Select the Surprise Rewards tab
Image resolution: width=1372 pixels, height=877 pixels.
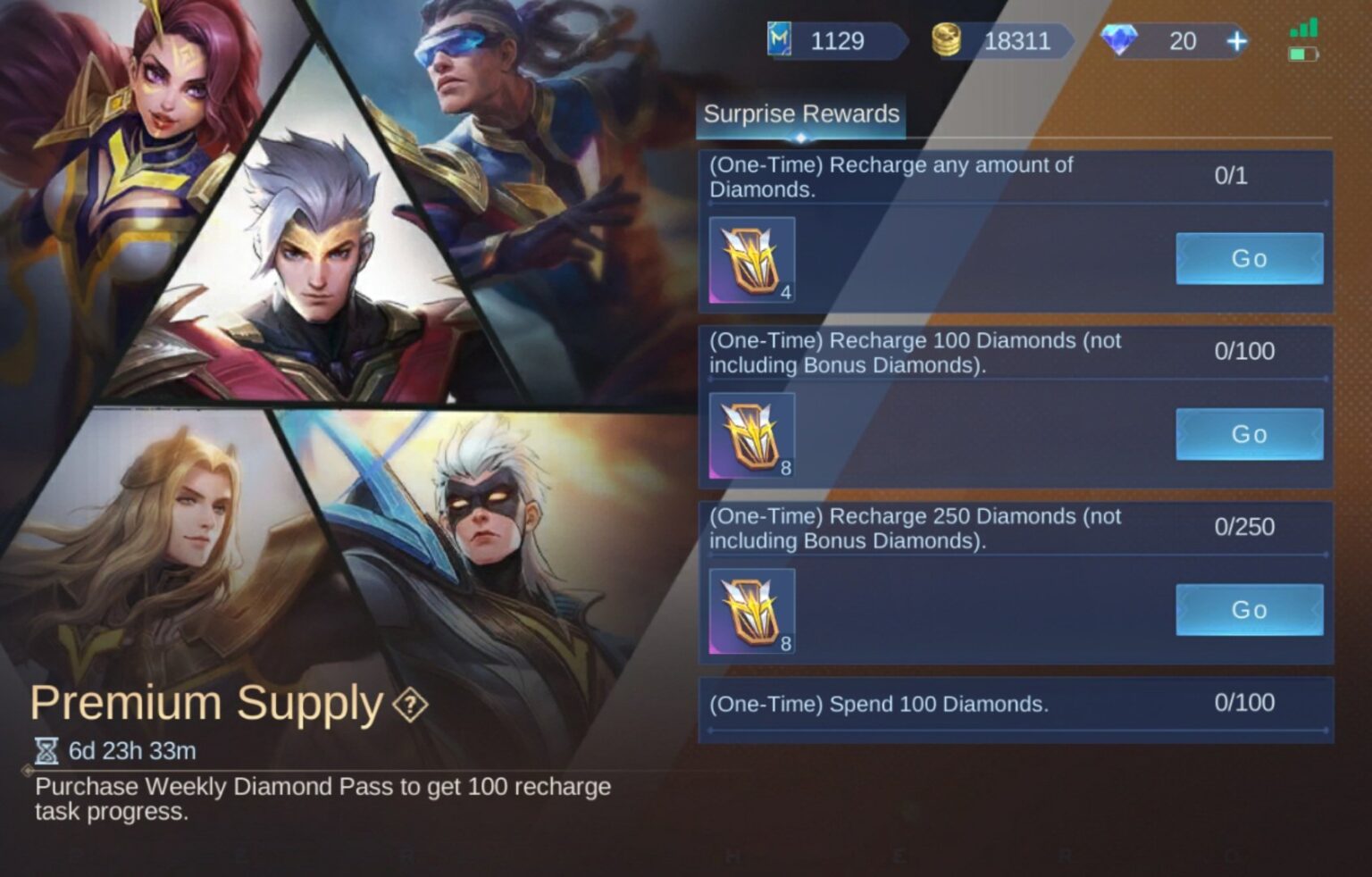(800, 114)
